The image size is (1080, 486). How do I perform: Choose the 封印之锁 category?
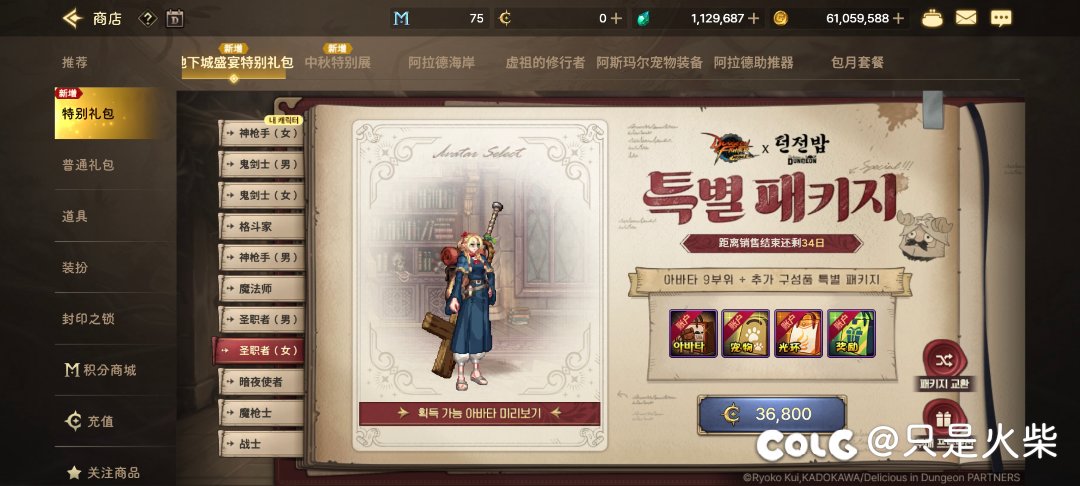coord(88,318)
